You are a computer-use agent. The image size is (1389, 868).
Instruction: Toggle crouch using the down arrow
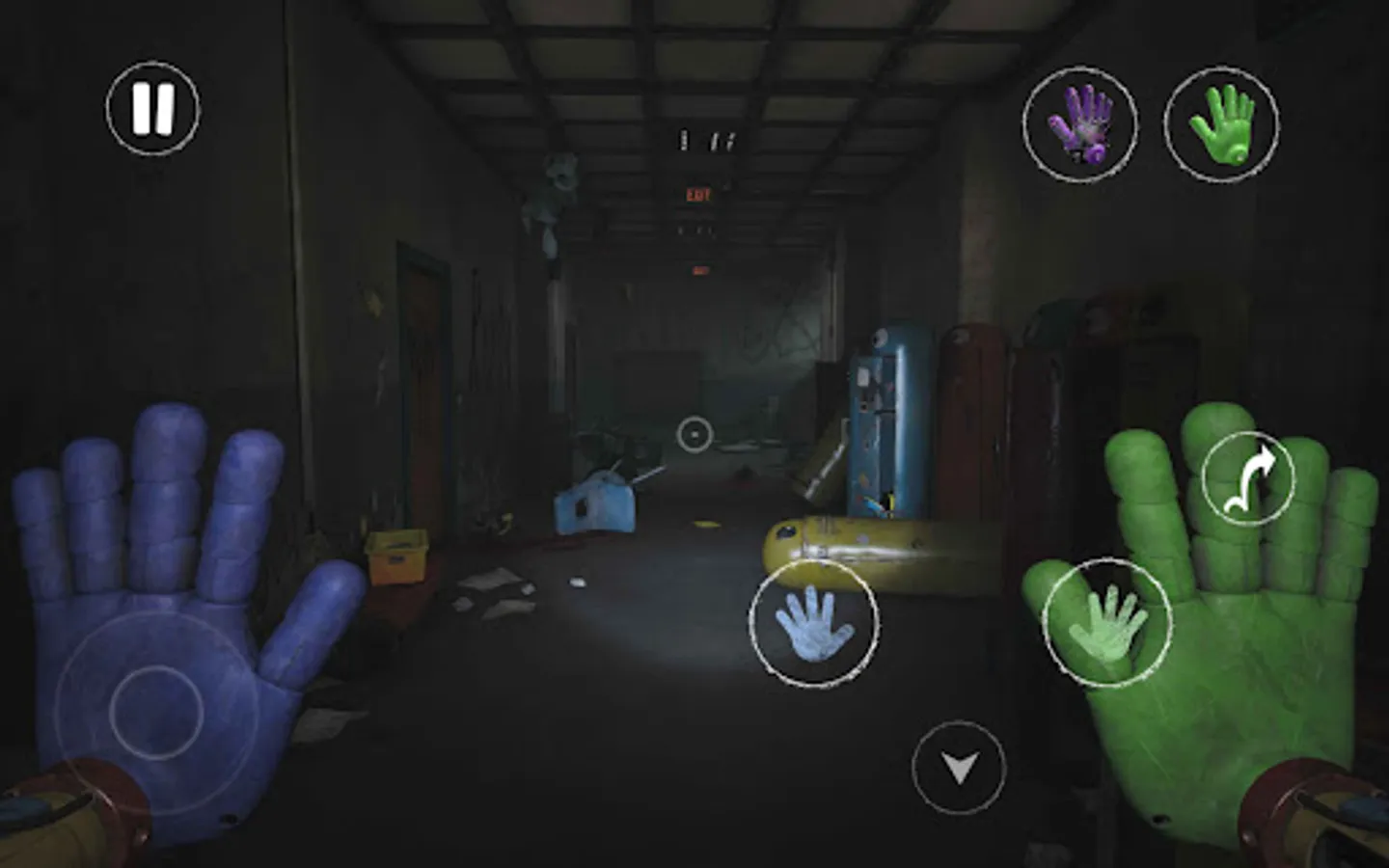[x=958, y=769]
